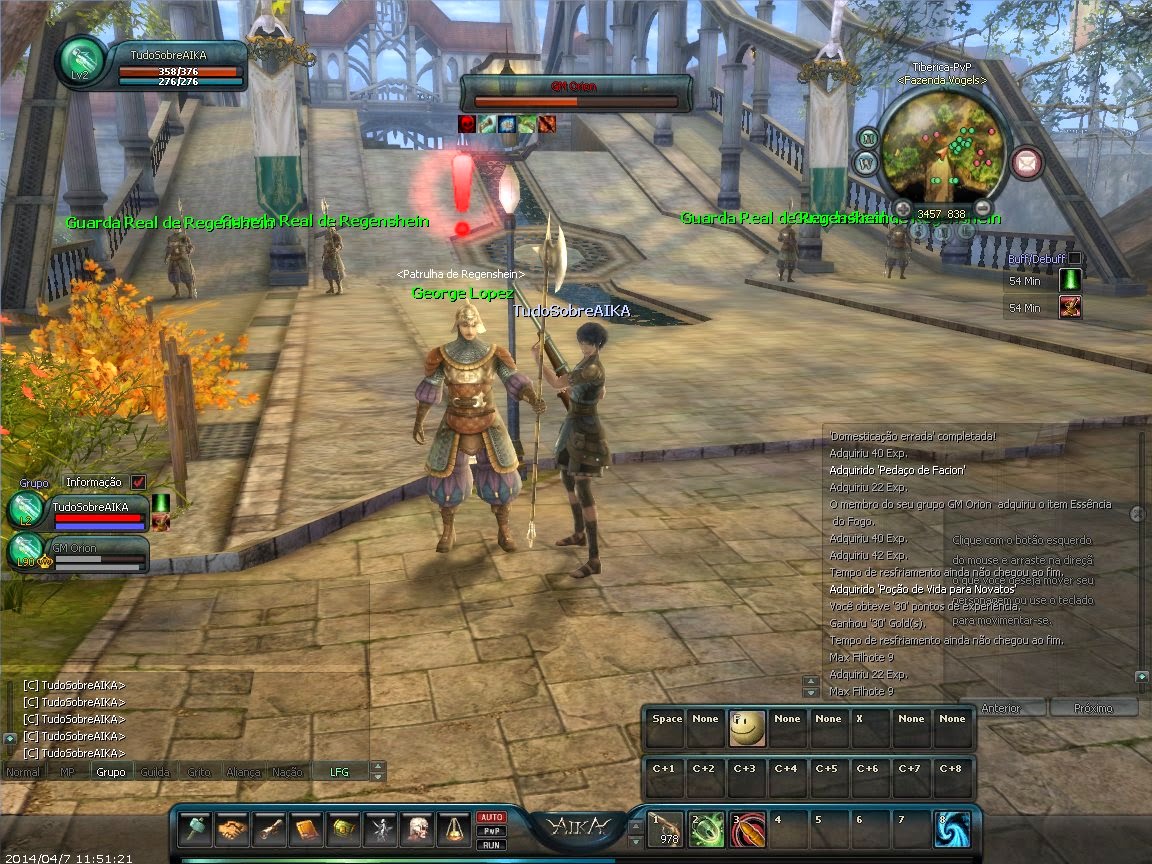
Task: Open the hammer icon menu
Action: click(196, 829)
